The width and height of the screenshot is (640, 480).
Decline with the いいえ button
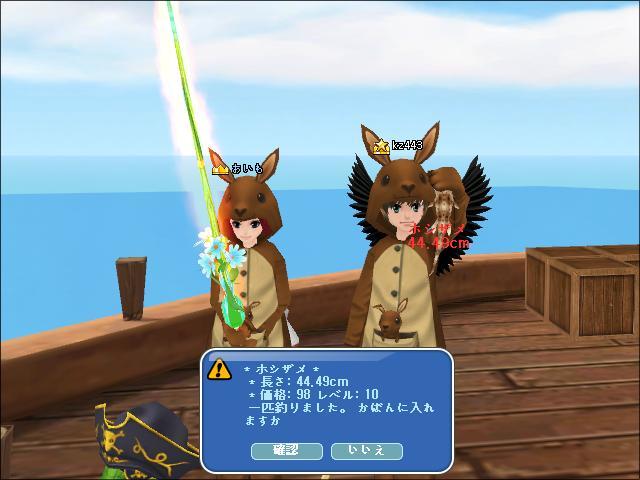(x=366, y=451)
